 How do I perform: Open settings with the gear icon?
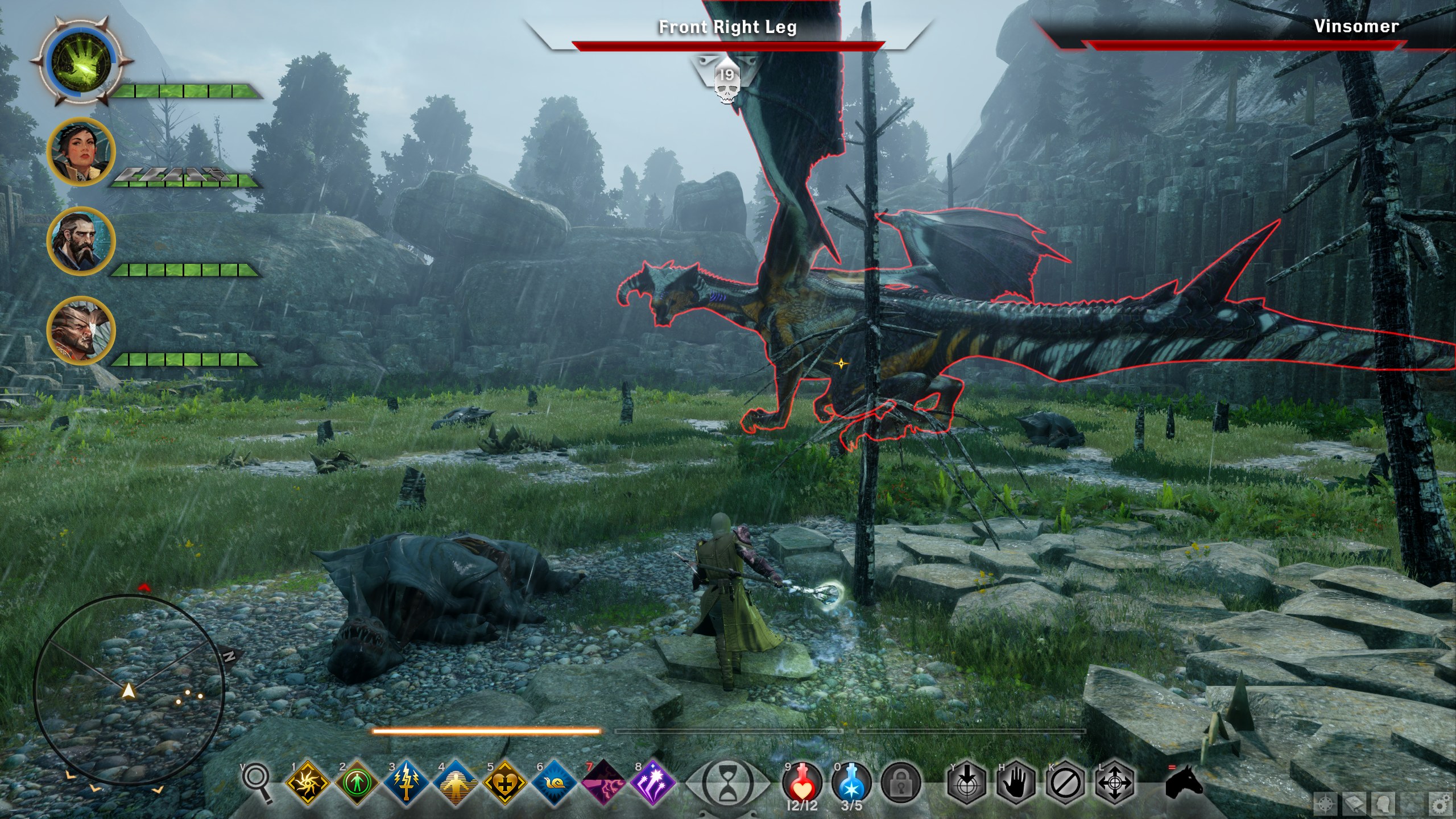(x=1438, y=805)
